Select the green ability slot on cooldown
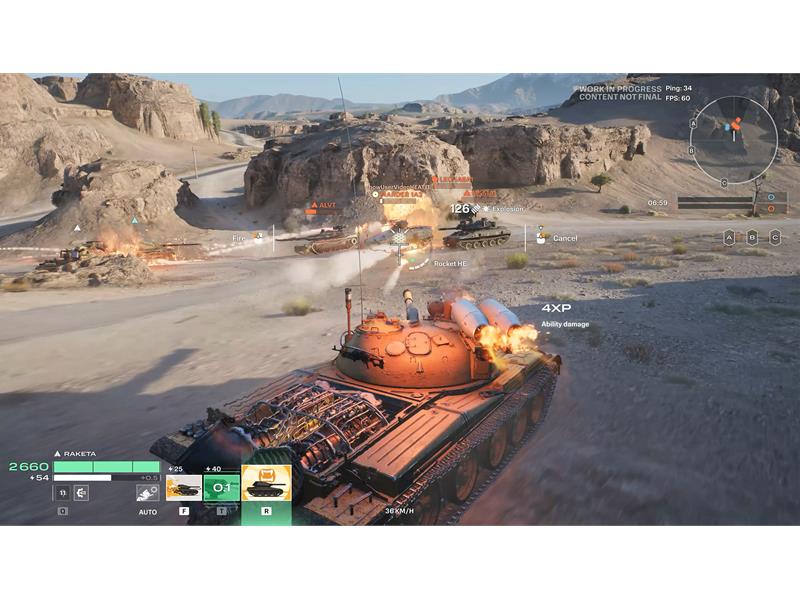This screenshot has width=800, height=600. tap(221, 487)
